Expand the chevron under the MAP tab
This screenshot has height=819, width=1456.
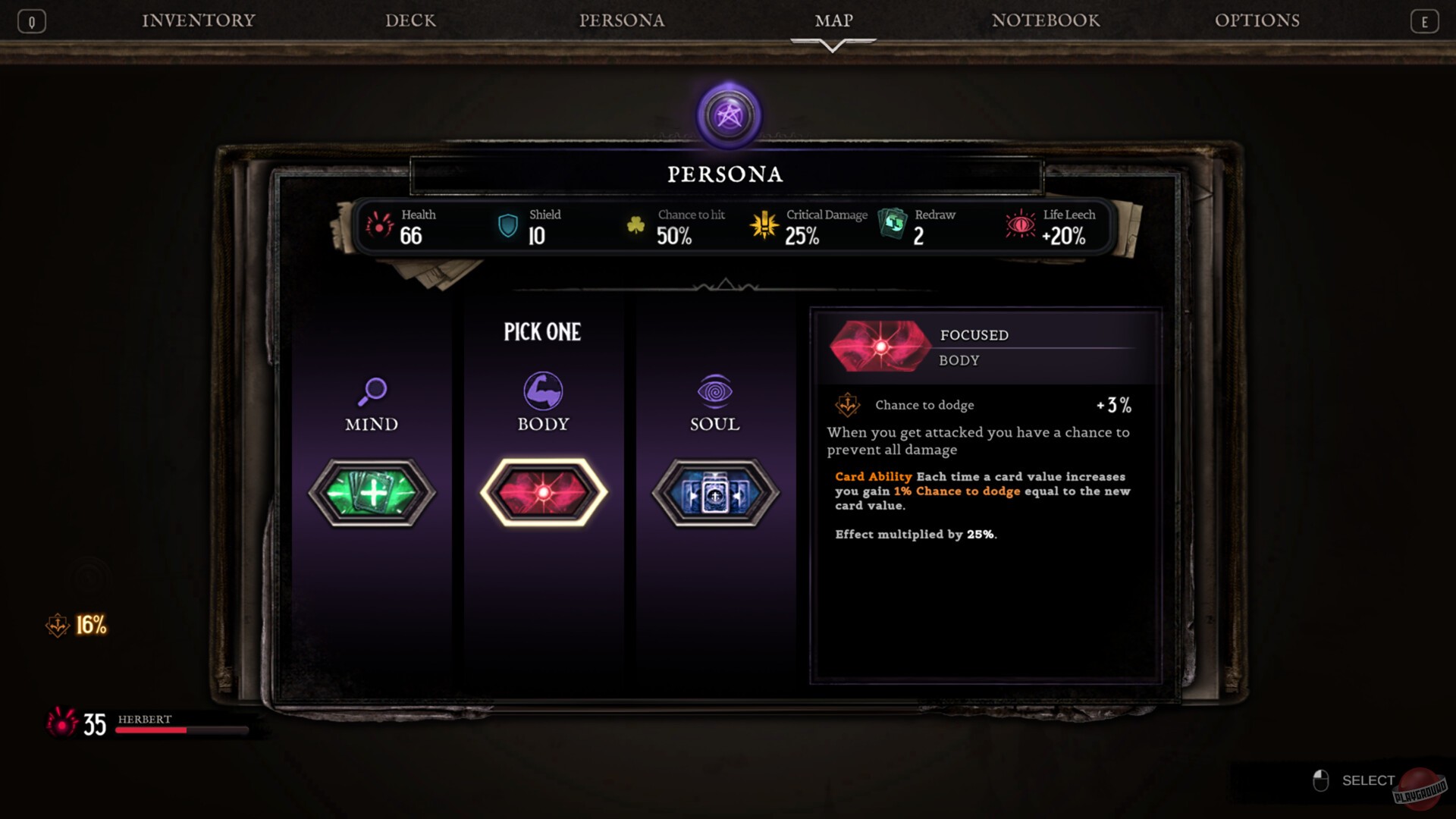click(832, 44)
